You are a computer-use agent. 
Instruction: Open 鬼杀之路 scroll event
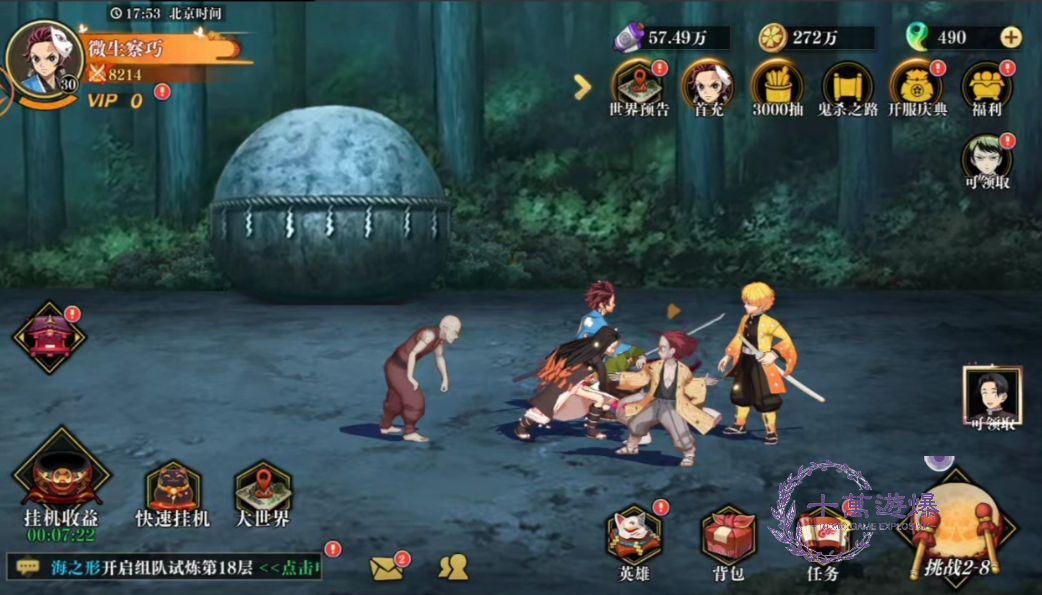pos(847,87)
